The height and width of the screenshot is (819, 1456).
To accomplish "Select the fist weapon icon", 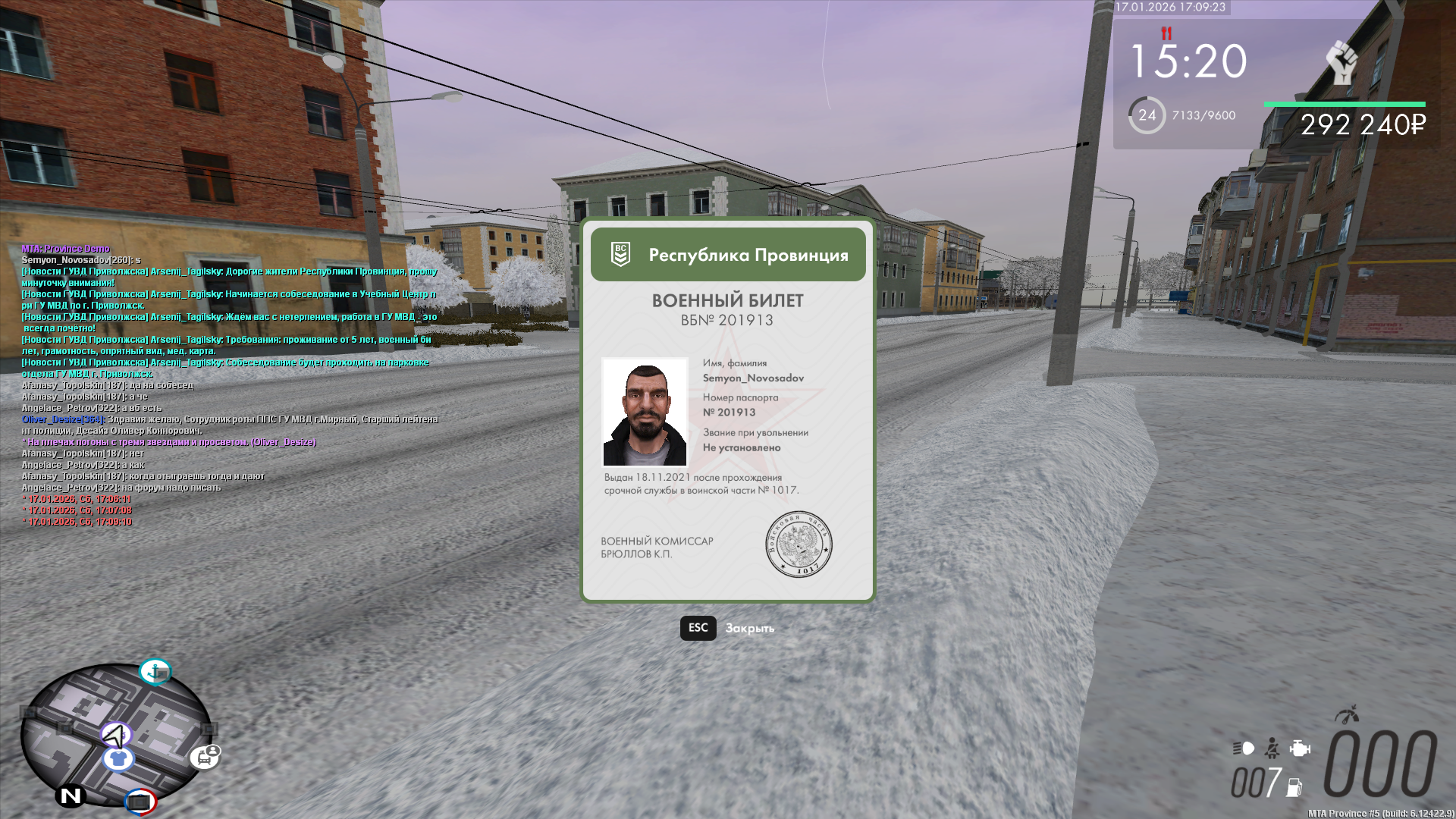I will click(x=1341, y=62).
